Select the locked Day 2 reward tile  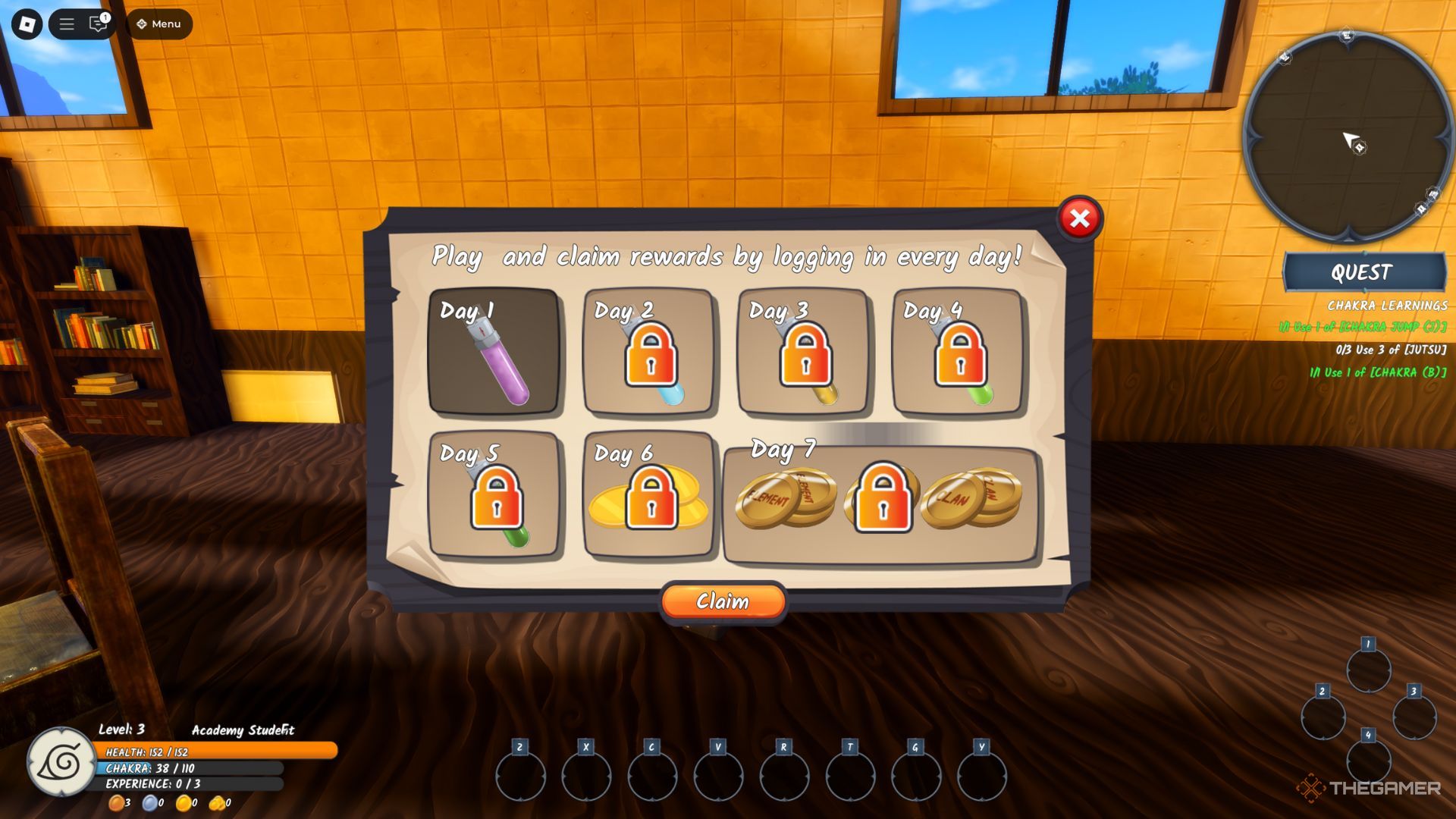(649, 351)
